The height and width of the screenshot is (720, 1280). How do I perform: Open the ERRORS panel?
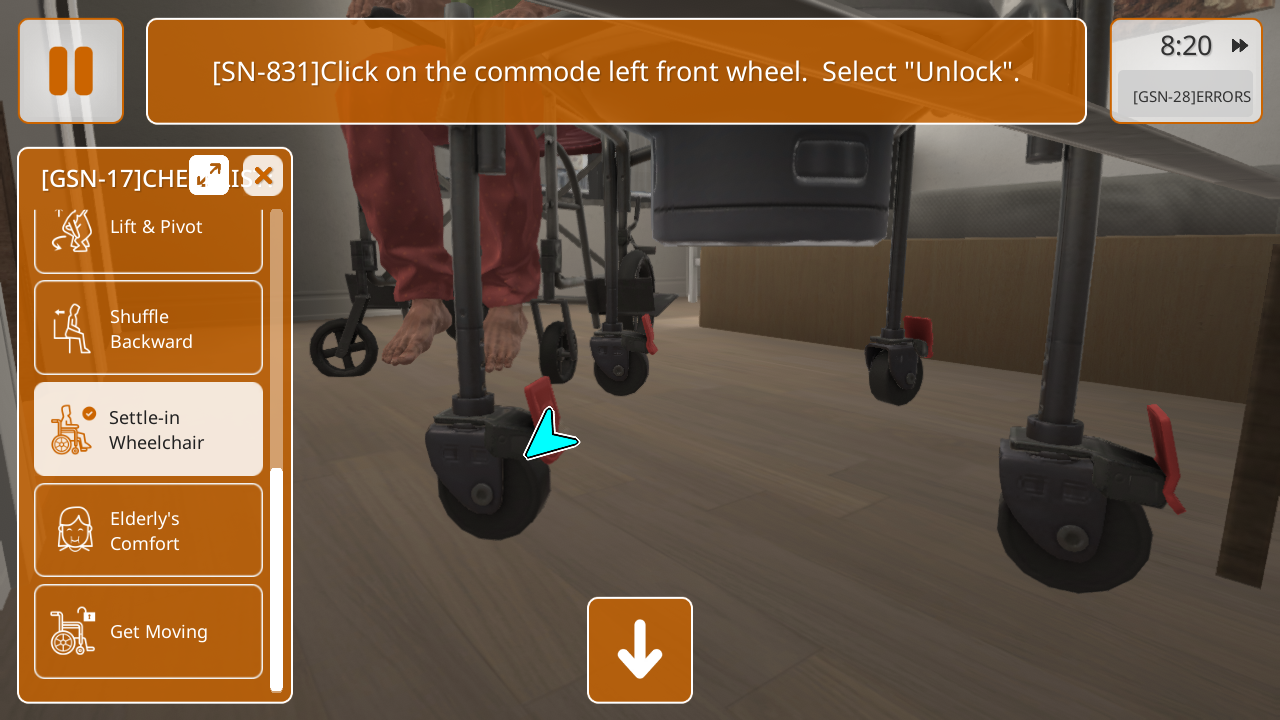[x=1190, y=97]
